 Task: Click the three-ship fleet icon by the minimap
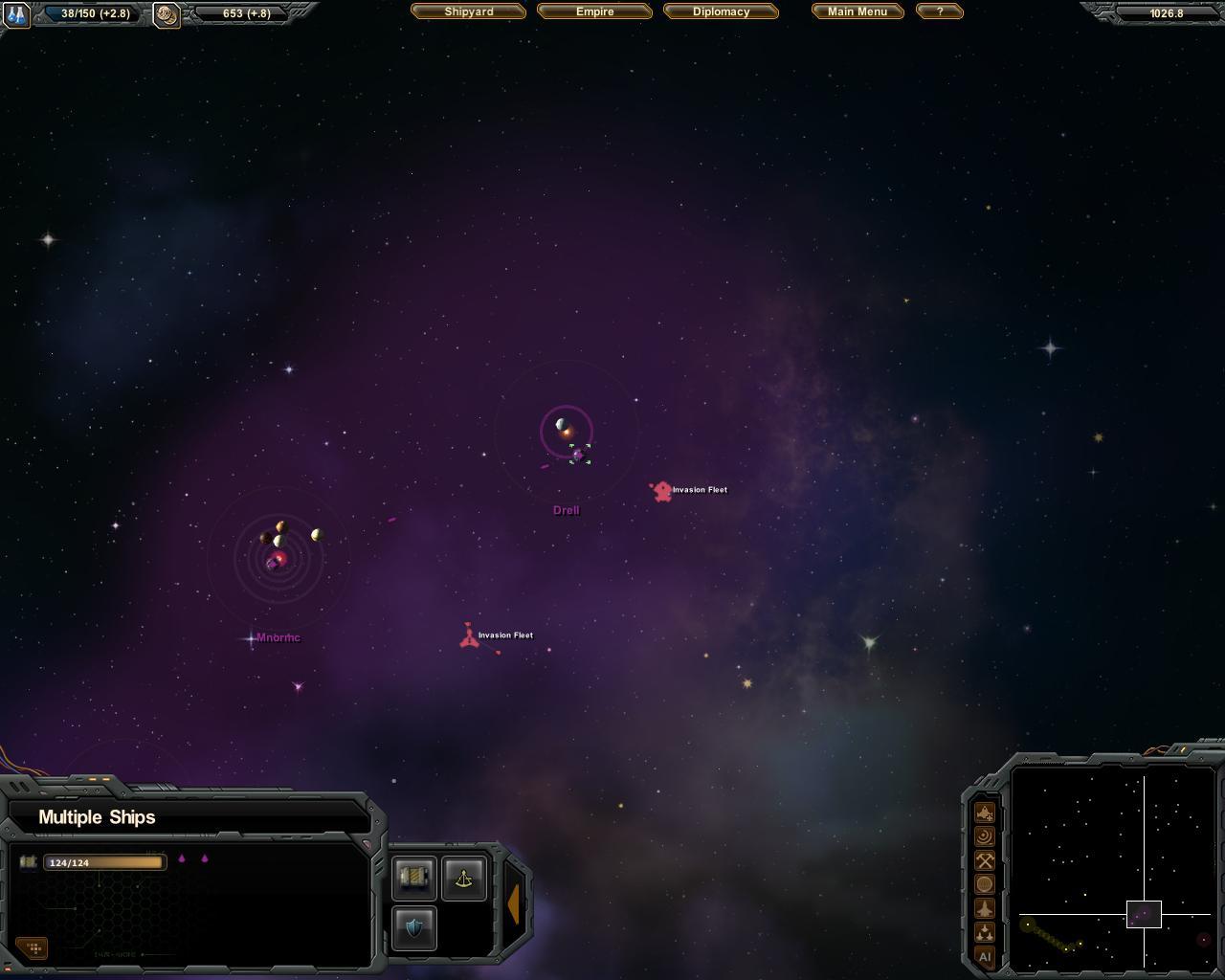(x=985, y=932)
